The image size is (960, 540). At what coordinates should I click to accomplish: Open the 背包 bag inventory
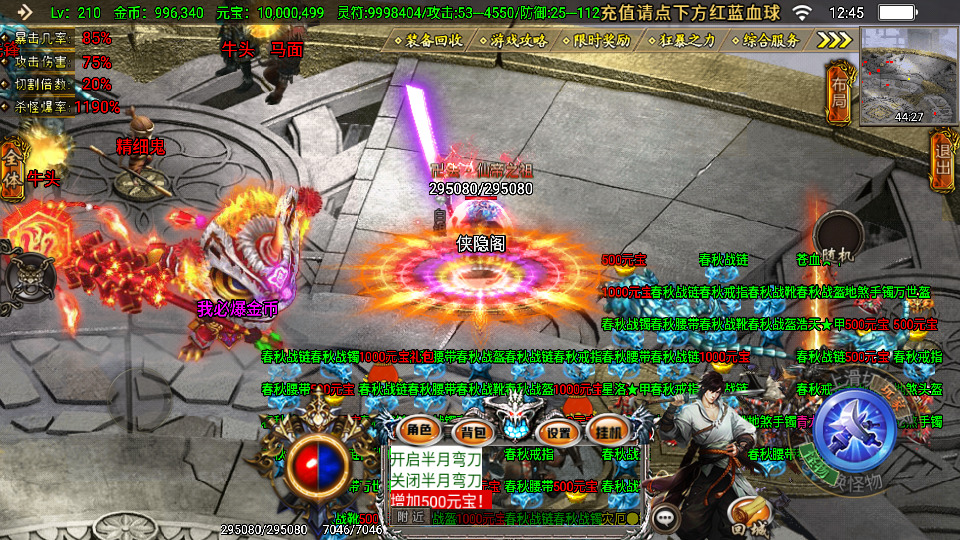coord(470,432)
